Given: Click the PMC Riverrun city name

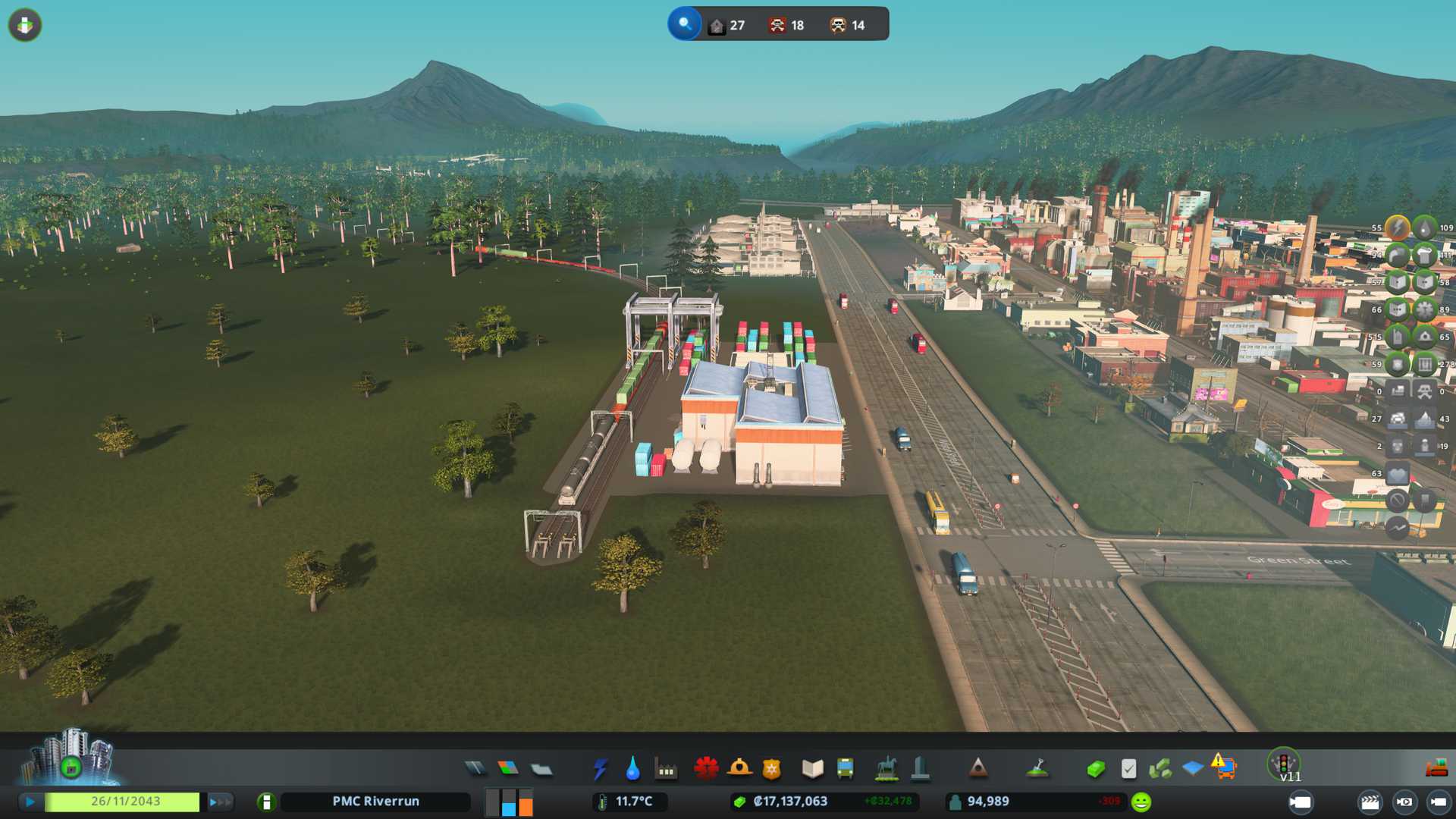Looking at the screenshot, I should click(375, 802).
